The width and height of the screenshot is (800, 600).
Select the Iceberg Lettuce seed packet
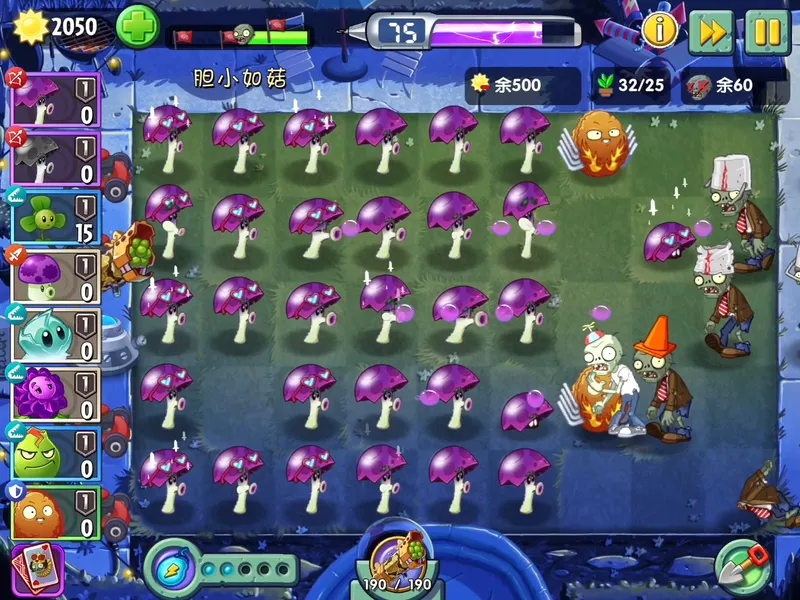(x=54, y=336)
